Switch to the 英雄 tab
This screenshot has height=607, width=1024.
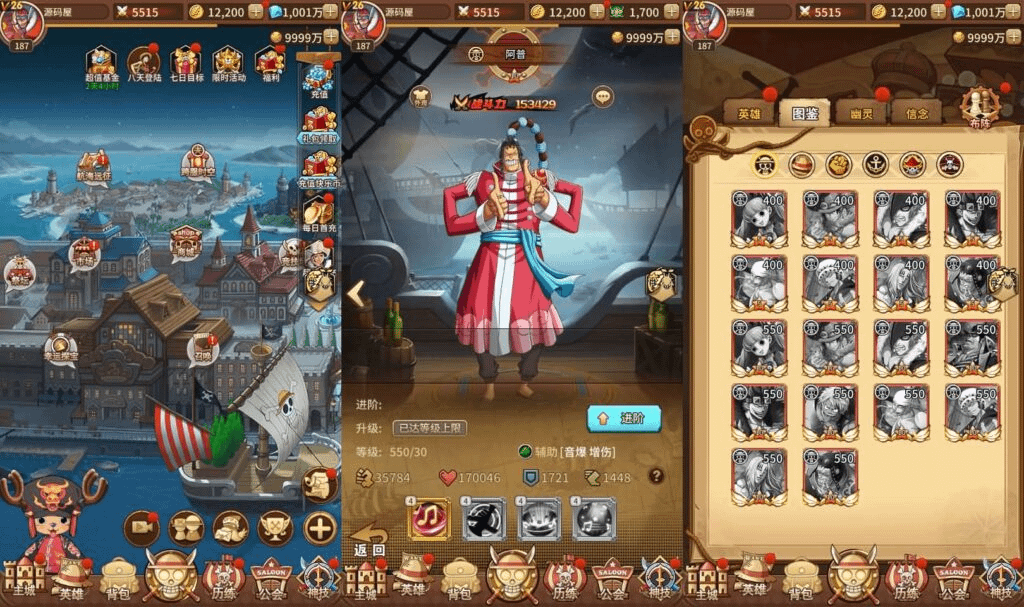tap(750, 112)
